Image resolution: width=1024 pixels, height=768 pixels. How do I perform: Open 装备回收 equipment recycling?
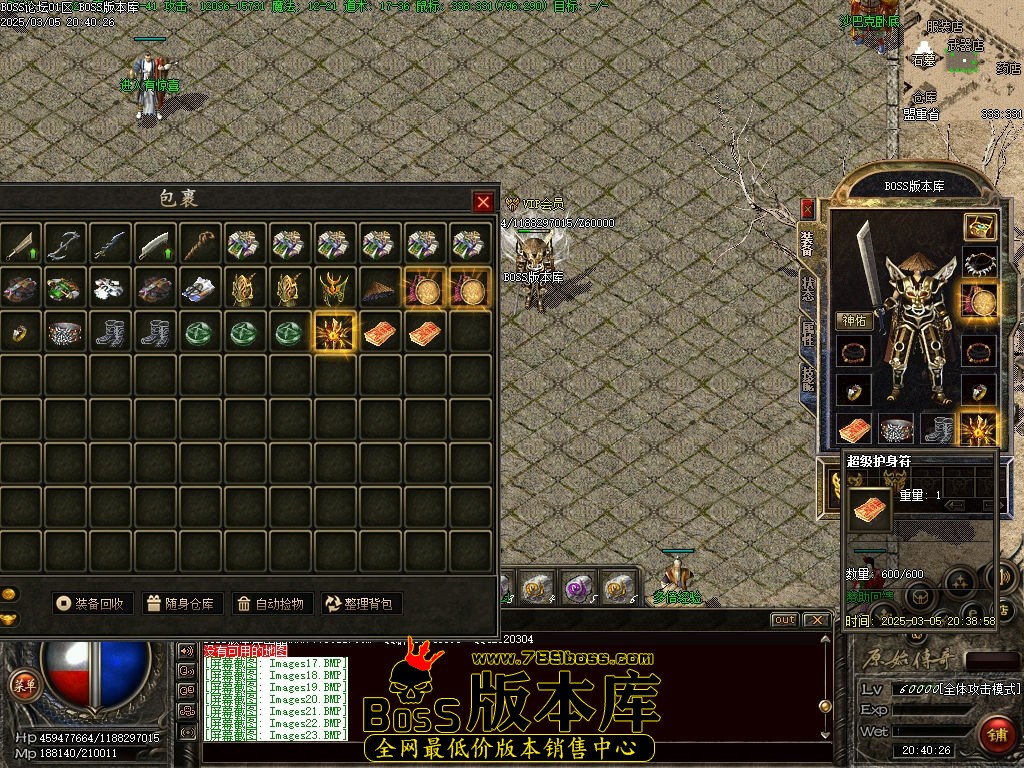92,603
